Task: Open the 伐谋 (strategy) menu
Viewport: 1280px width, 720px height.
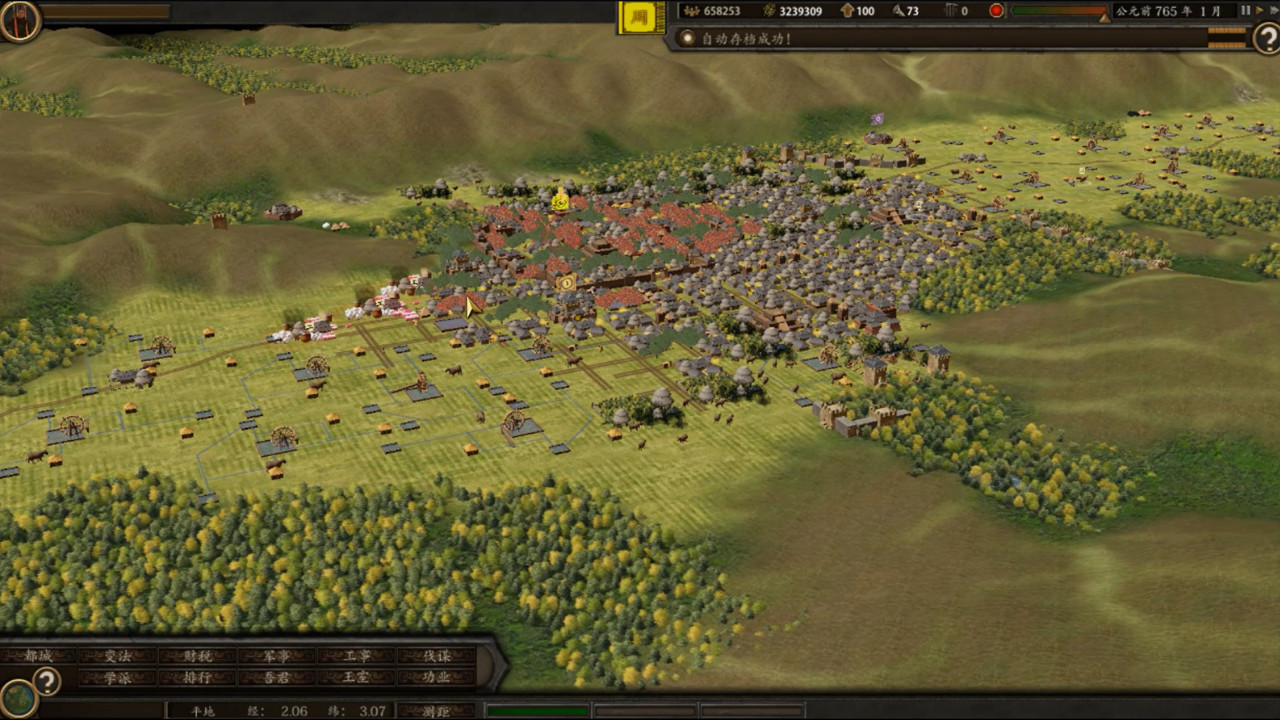Action: point(436,656)
